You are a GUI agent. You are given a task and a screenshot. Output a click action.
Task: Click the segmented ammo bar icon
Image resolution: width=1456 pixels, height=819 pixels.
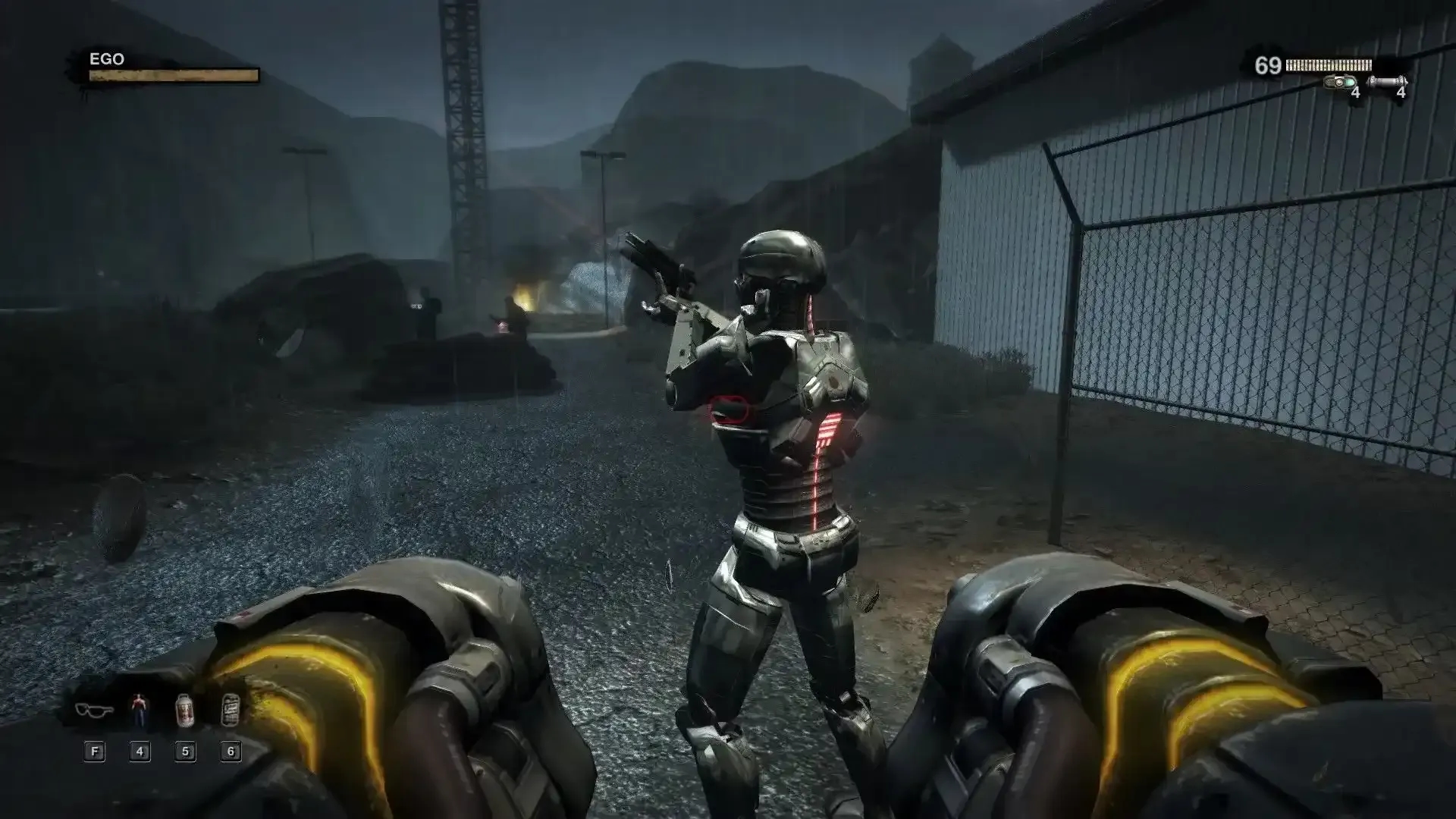coord(1329,64)
